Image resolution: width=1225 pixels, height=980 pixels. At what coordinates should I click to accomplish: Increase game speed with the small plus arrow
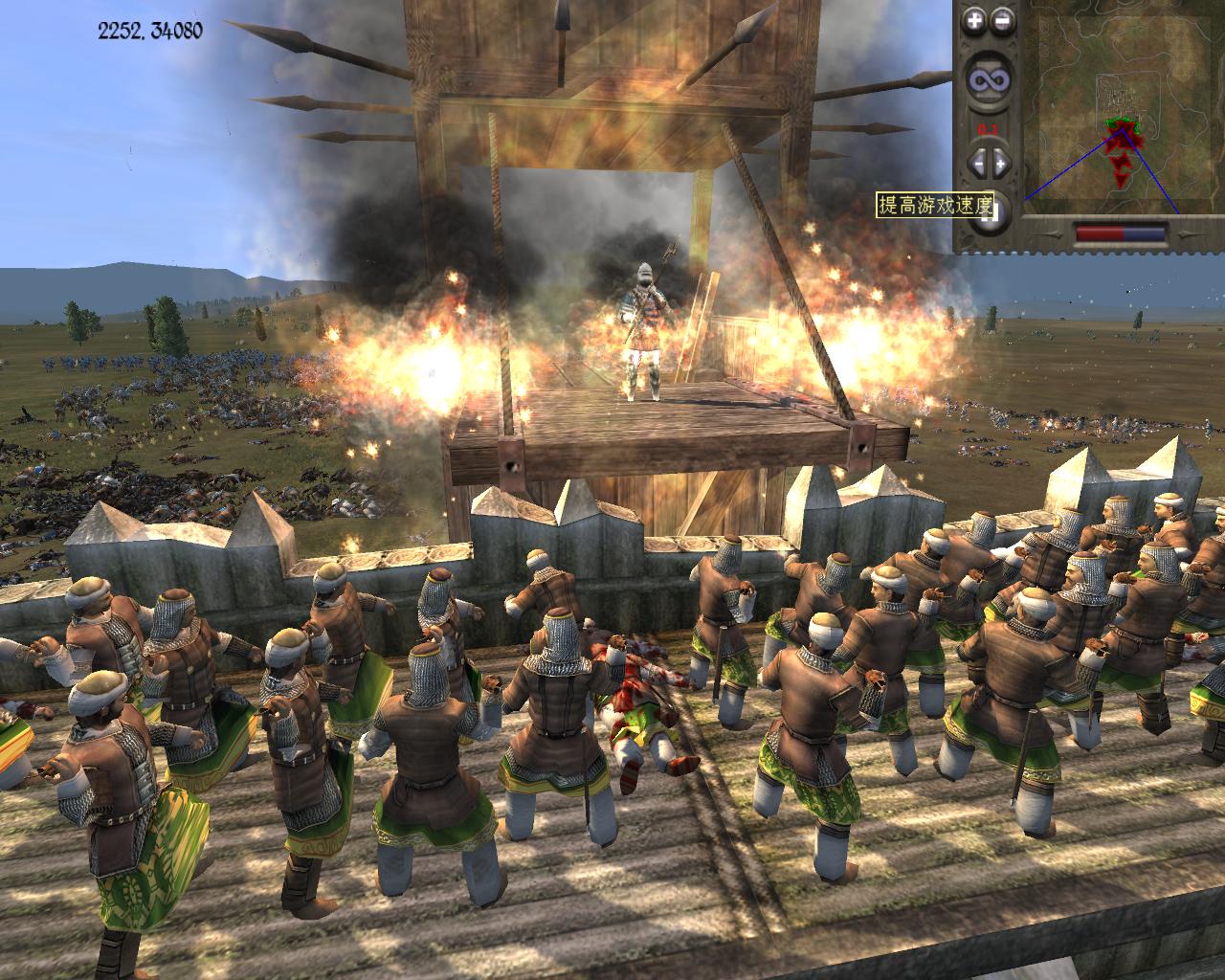tap(1000, 163)
